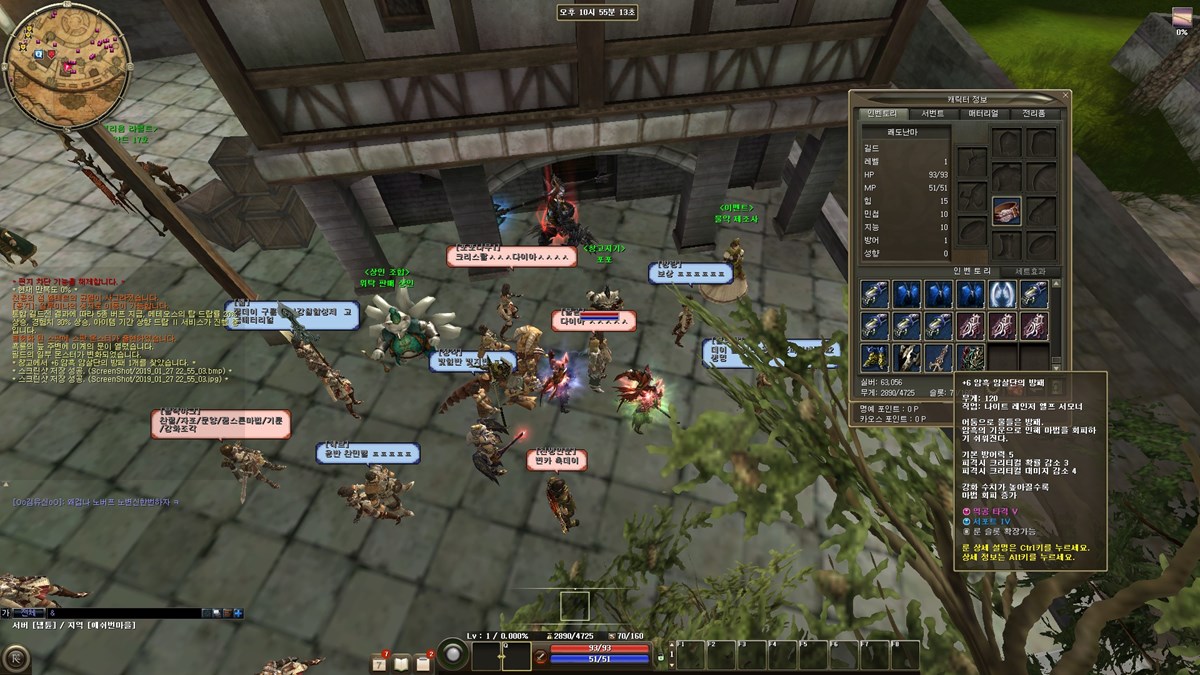
Task: Close the 캐릭터 정보 character window
Action: (x=1066, y=96)
